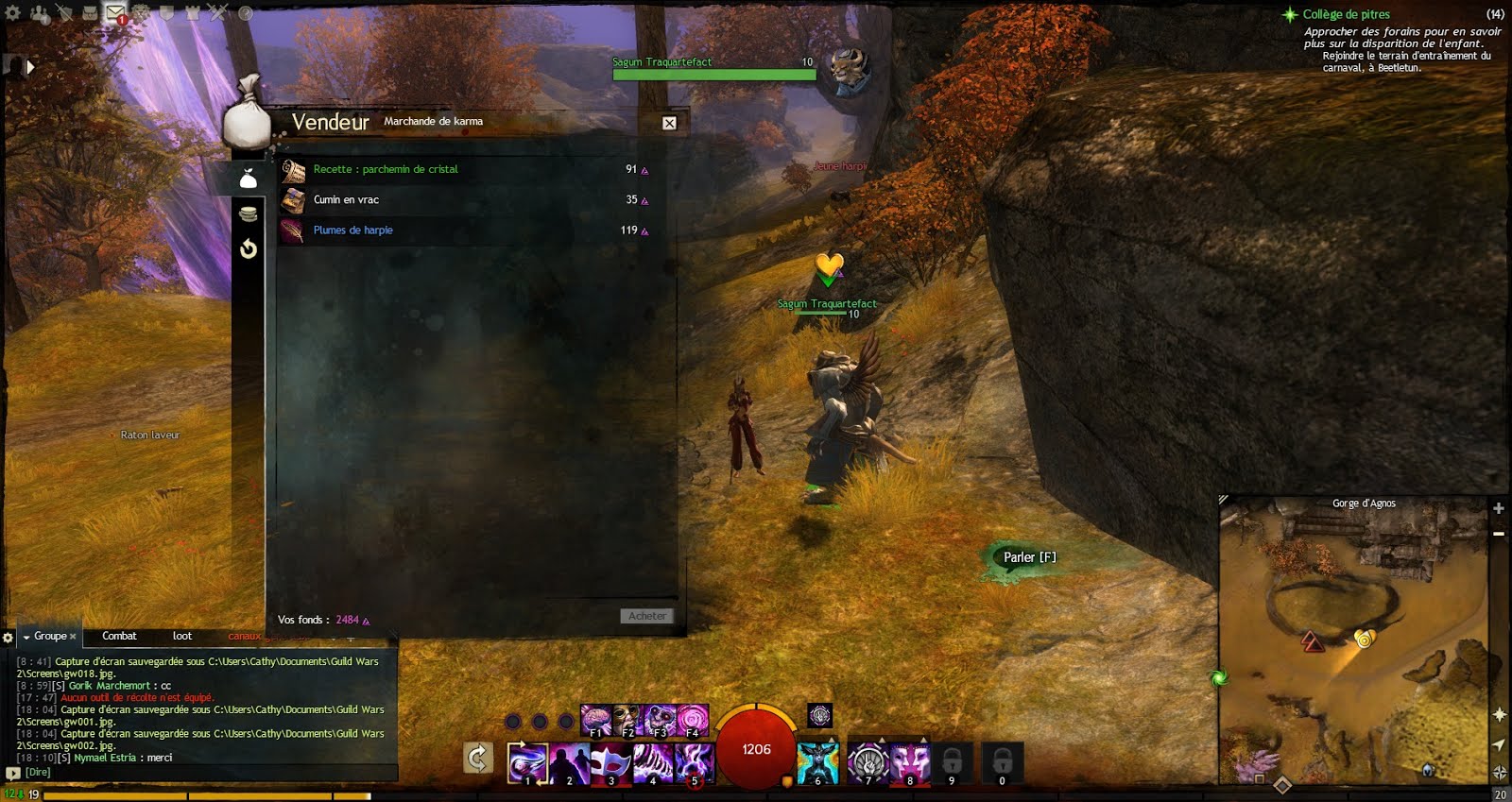Click the Acheter button in the vendor window
1512x802 pixels.
pyautogui.click(x=647, y=616)
